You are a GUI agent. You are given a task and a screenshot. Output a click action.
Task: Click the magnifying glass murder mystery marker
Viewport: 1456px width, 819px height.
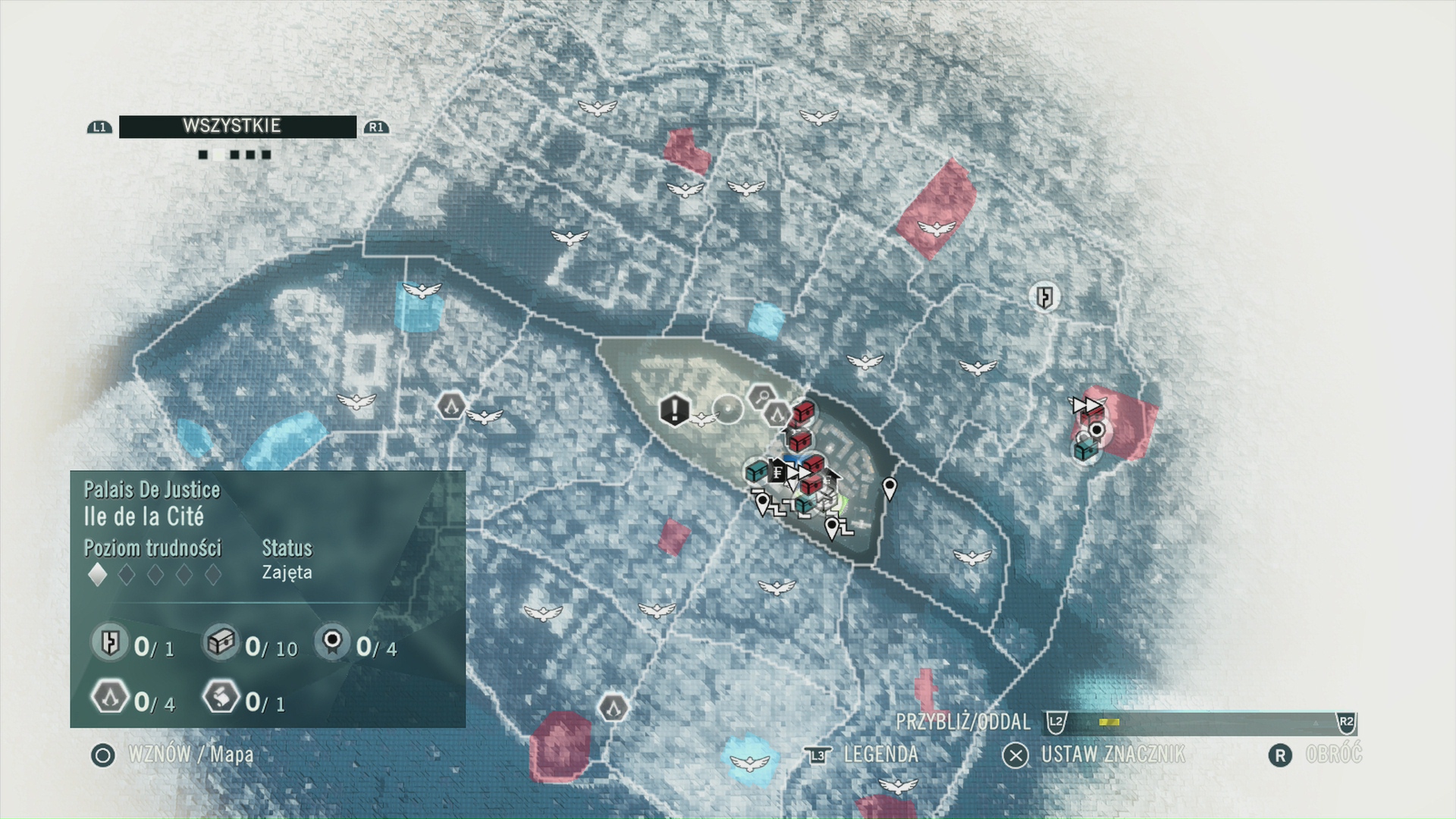point(760,396)
